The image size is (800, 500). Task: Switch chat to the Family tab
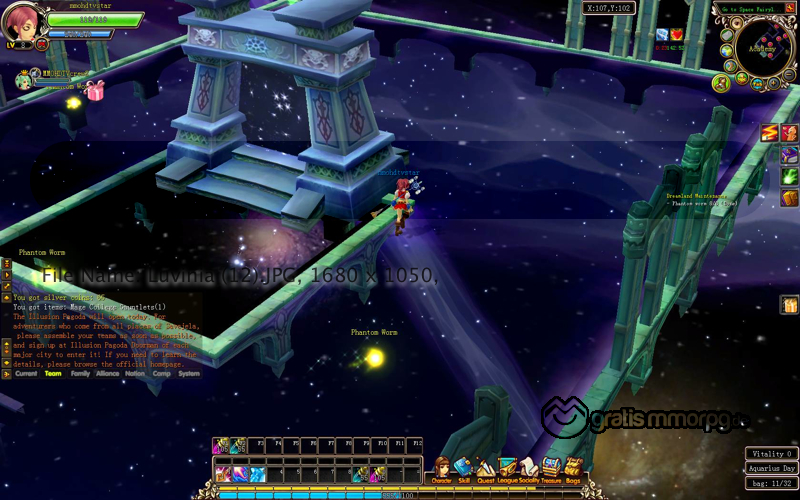(x=80, y=374)
